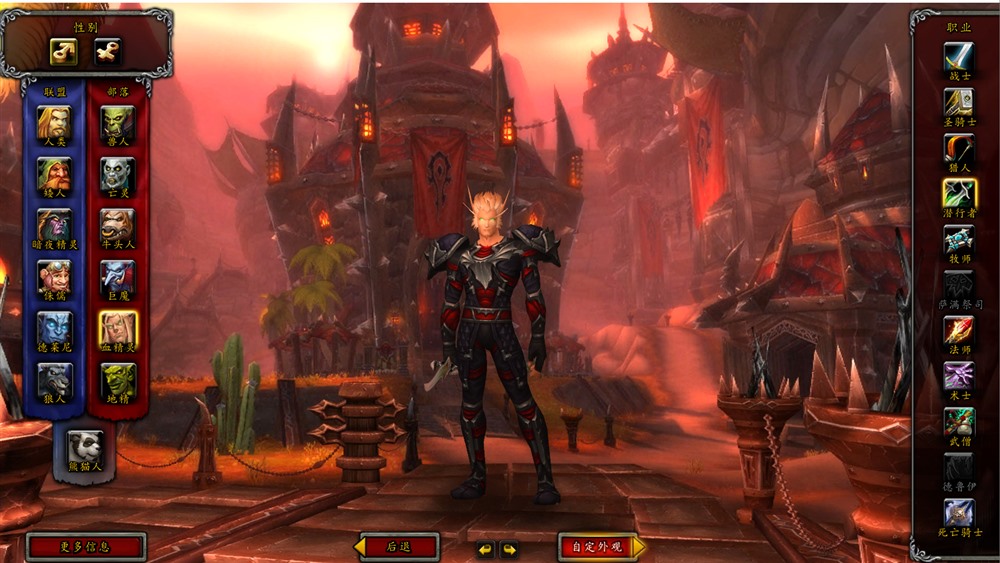Select the male gender icon

(64, 51)
